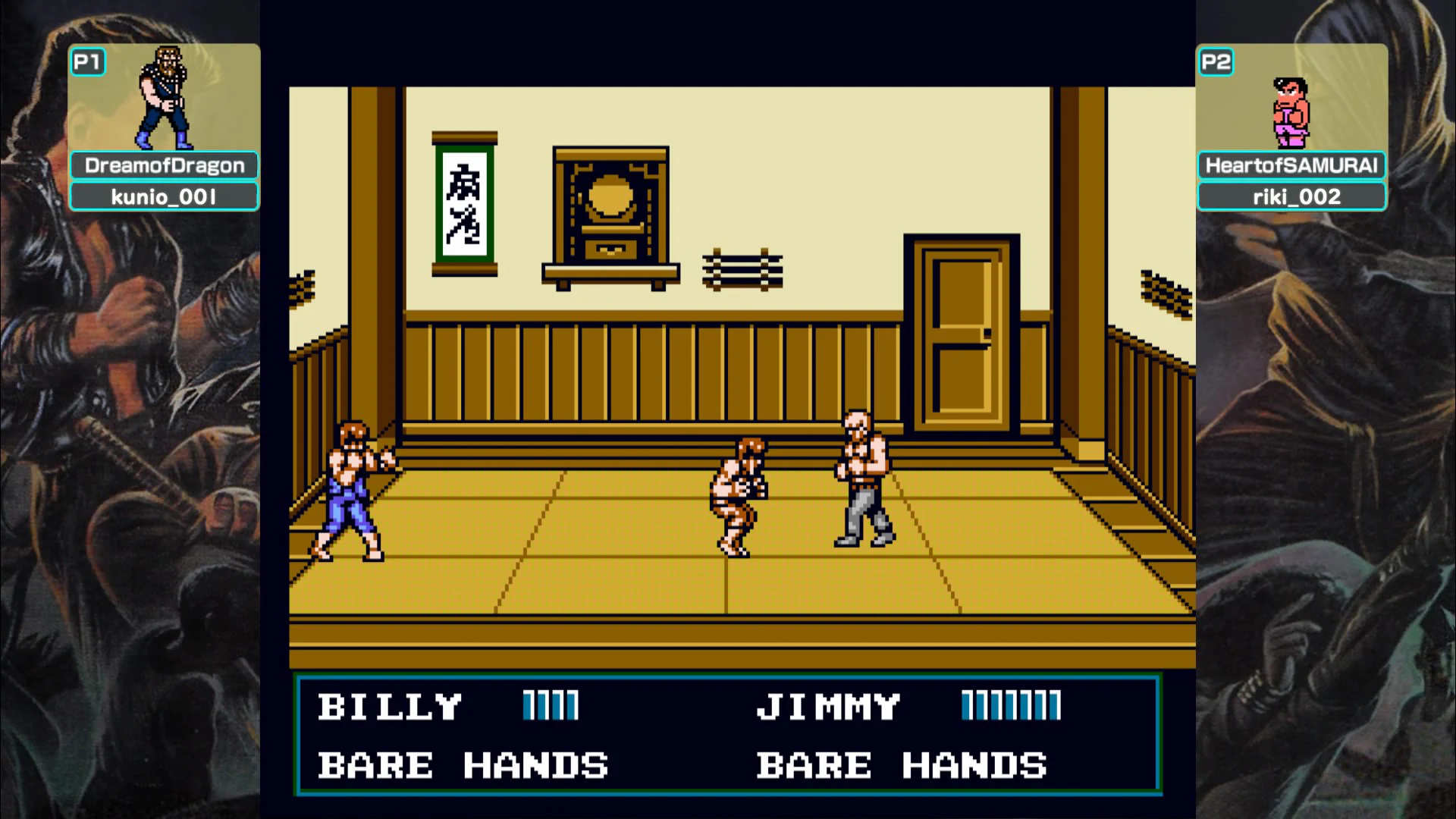
Task: Click the P1 player badge
Action: (x=88, y=62)
